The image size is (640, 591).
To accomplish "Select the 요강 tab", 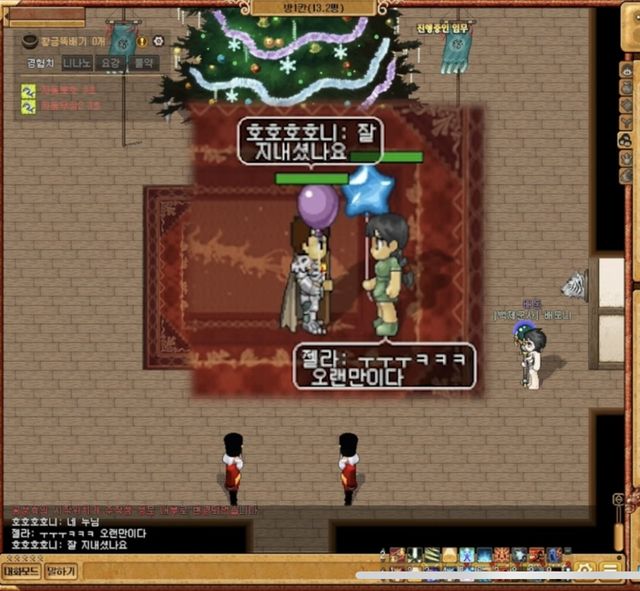I will pos(110,63).
